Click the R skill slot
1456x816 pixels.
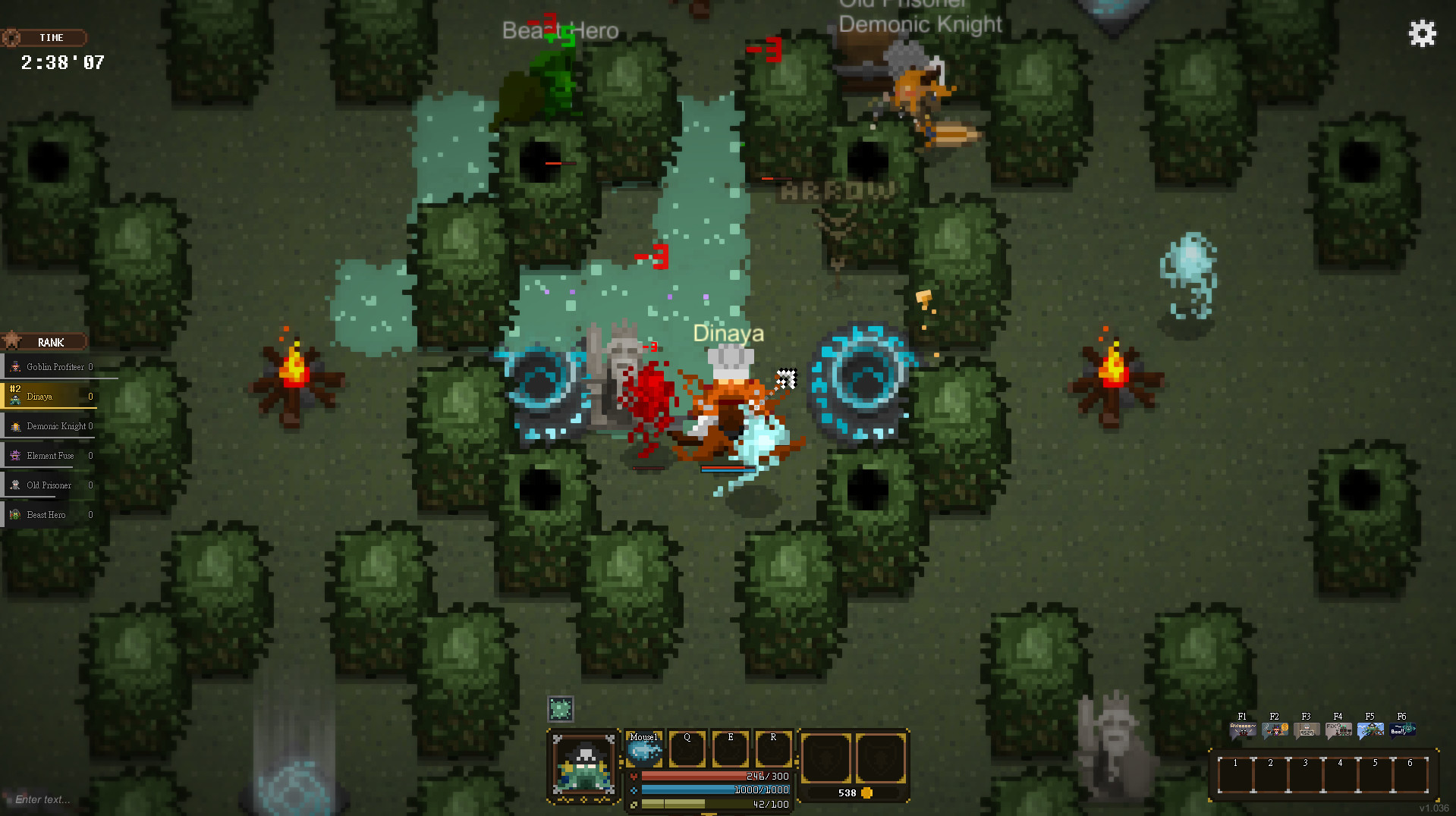(773, 749)
